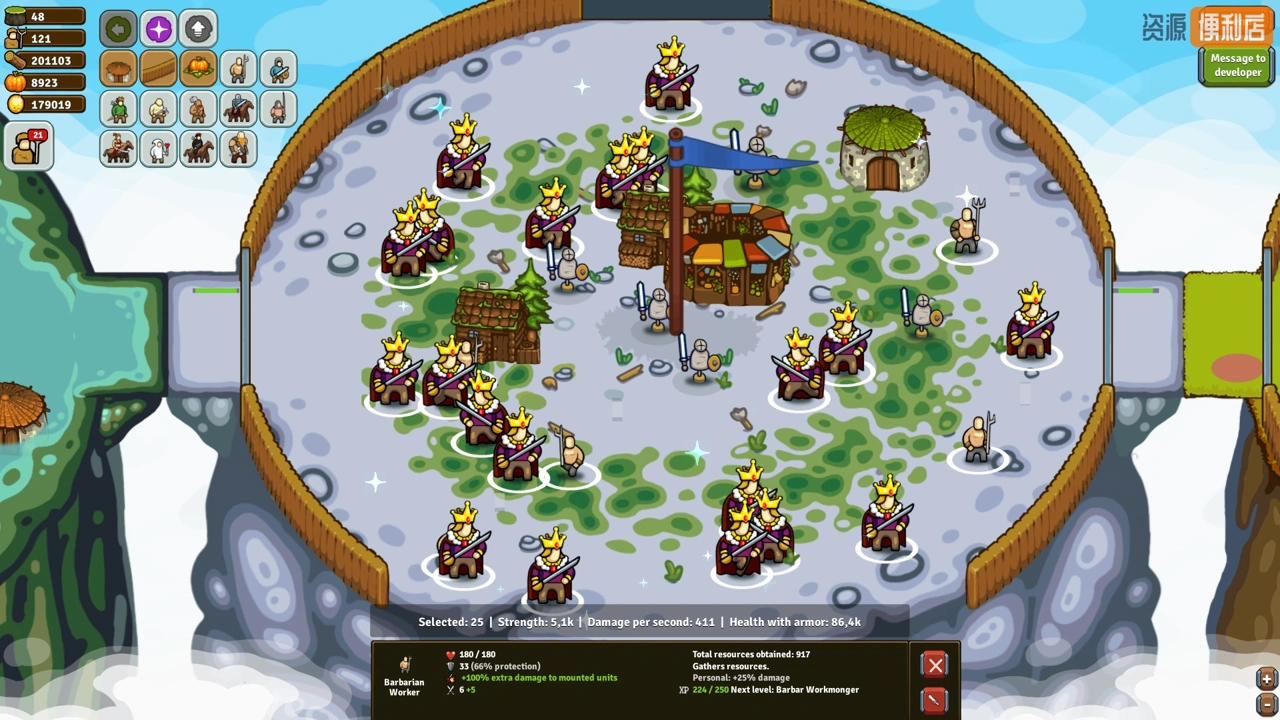Select the white-robed healer unit icon
Viewport: 1280px width, 720px height.
[x=158, y=148]
